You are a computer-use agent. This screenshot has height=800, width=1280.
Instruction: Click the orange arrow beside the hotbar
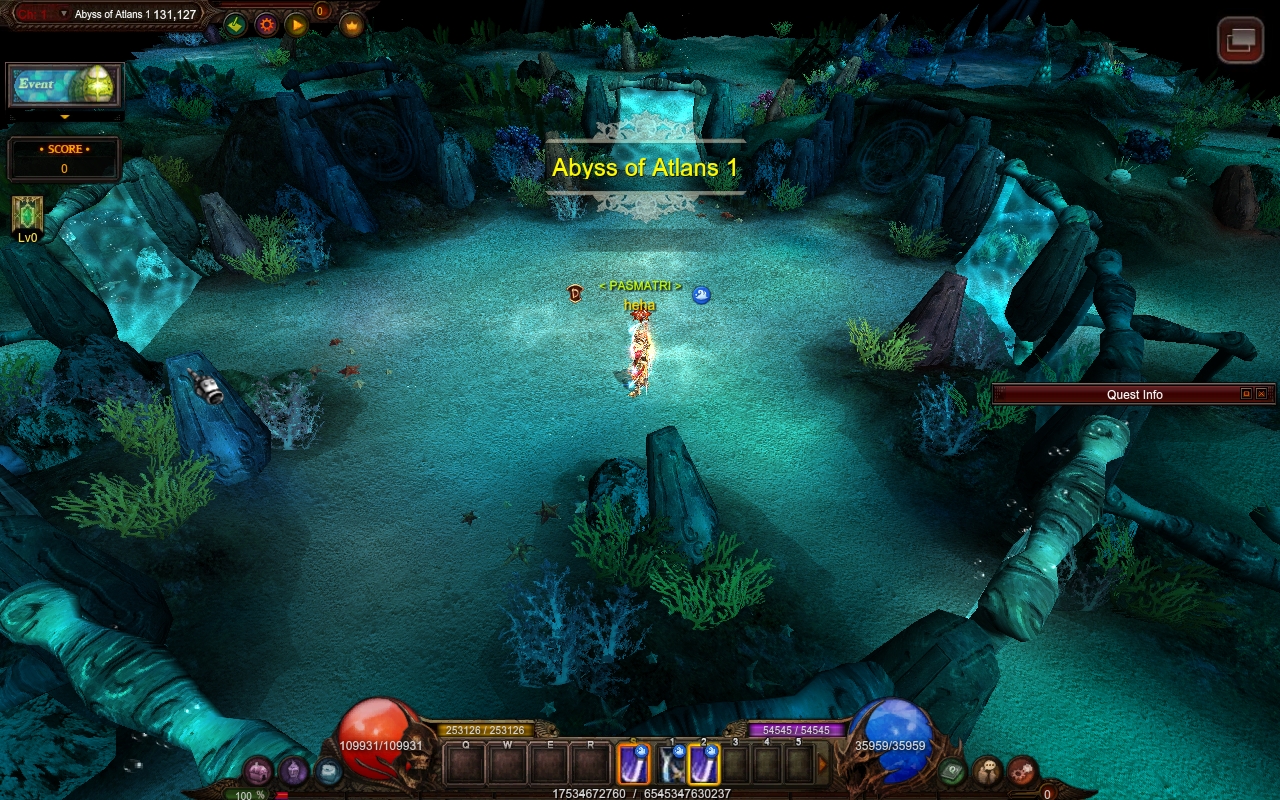click(x=823, y=765)
